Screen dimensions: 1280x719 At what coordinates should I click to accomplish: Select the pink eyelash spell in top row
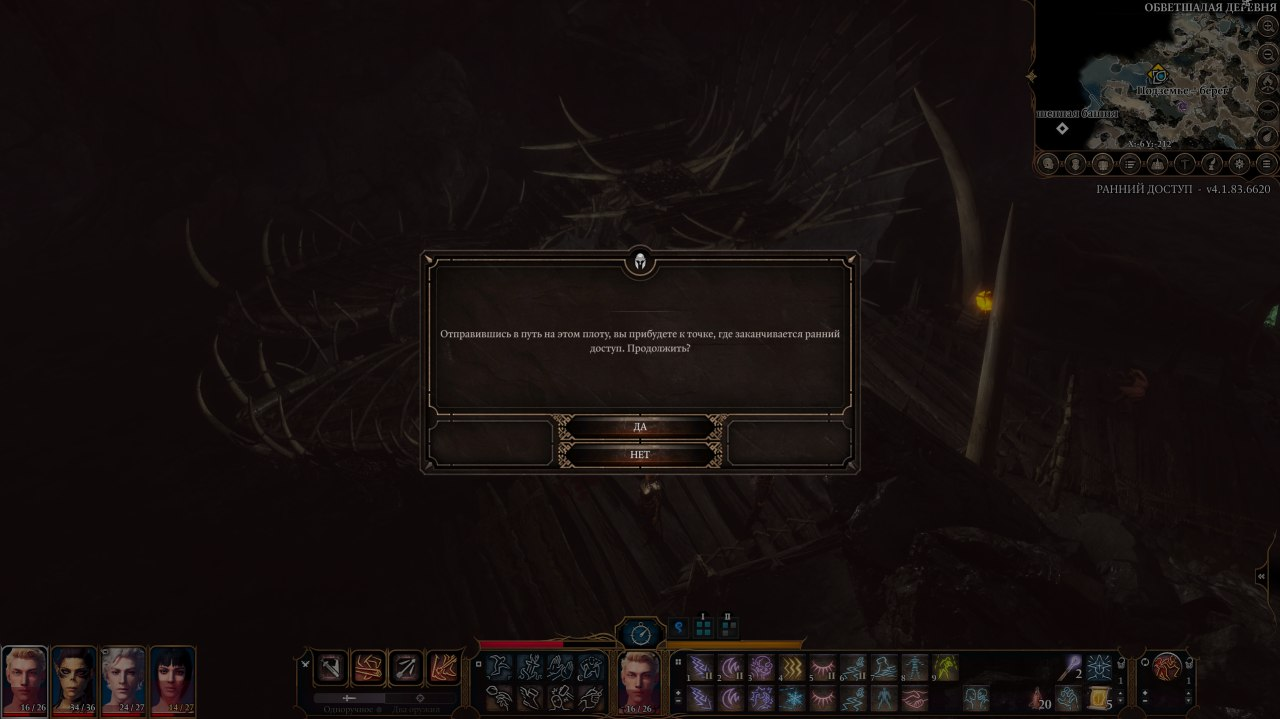822,668
